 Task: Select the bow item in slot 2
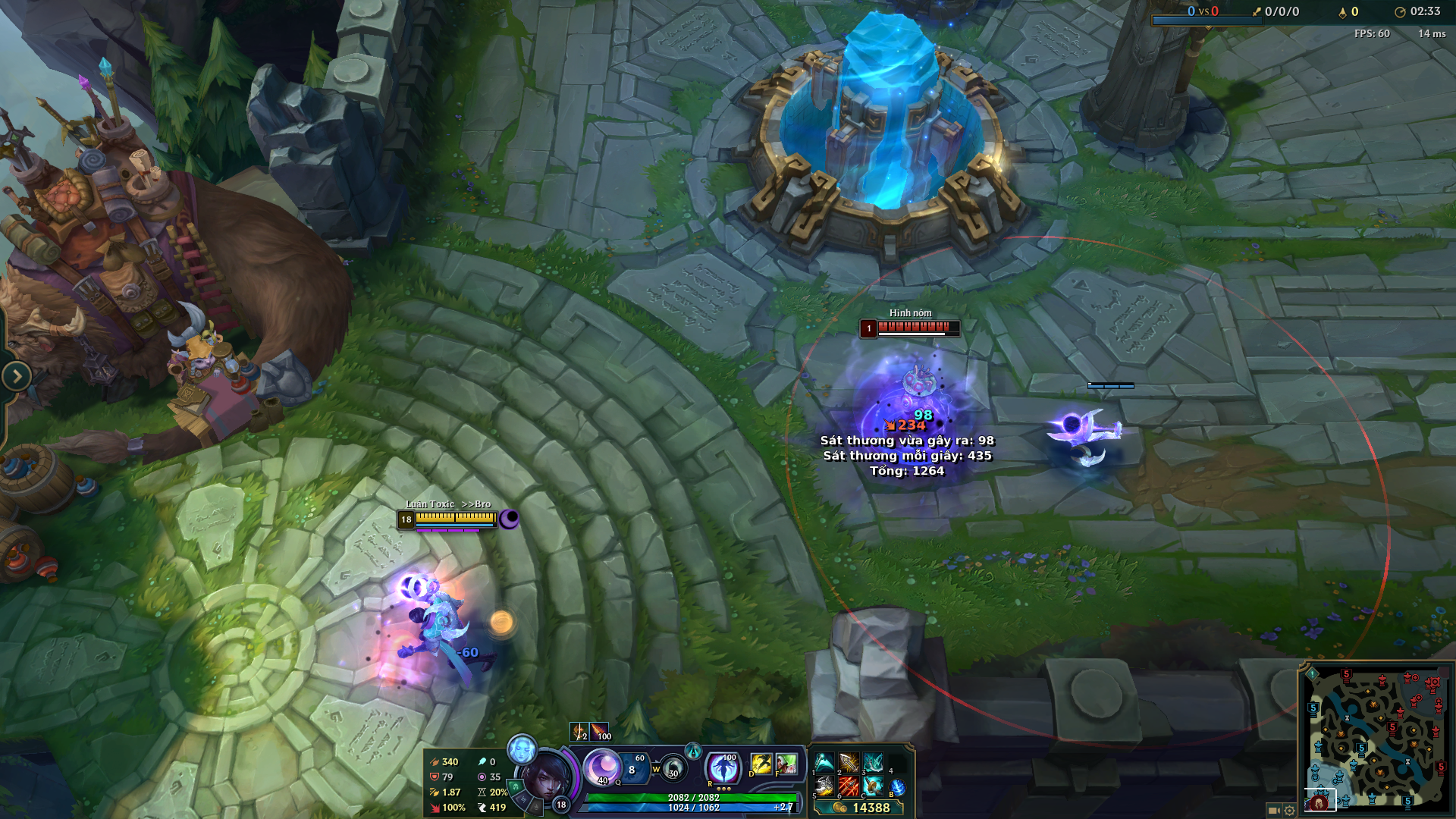click(x=849, y=762)
